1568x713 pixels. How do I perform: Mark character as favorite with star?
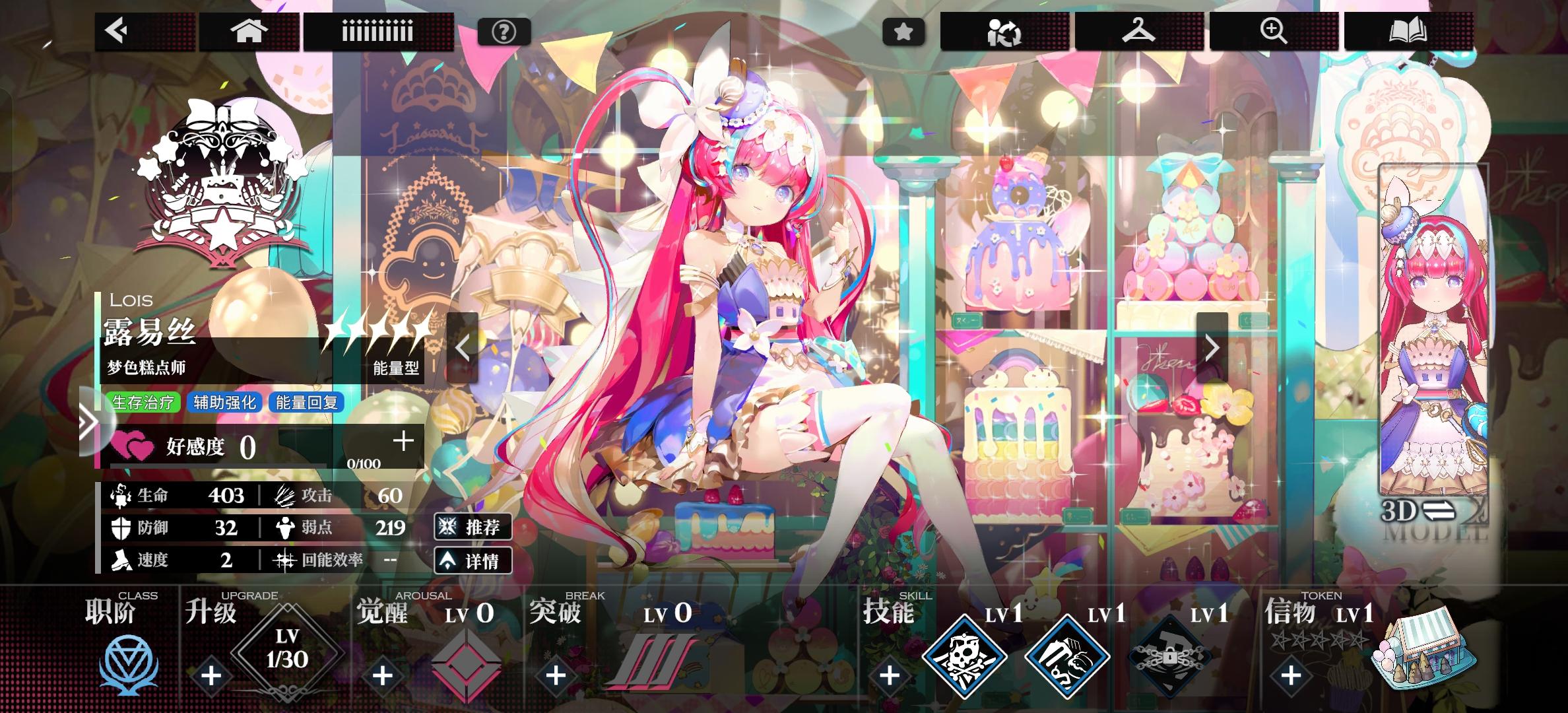pyautogui.click(x=904, y=30)
